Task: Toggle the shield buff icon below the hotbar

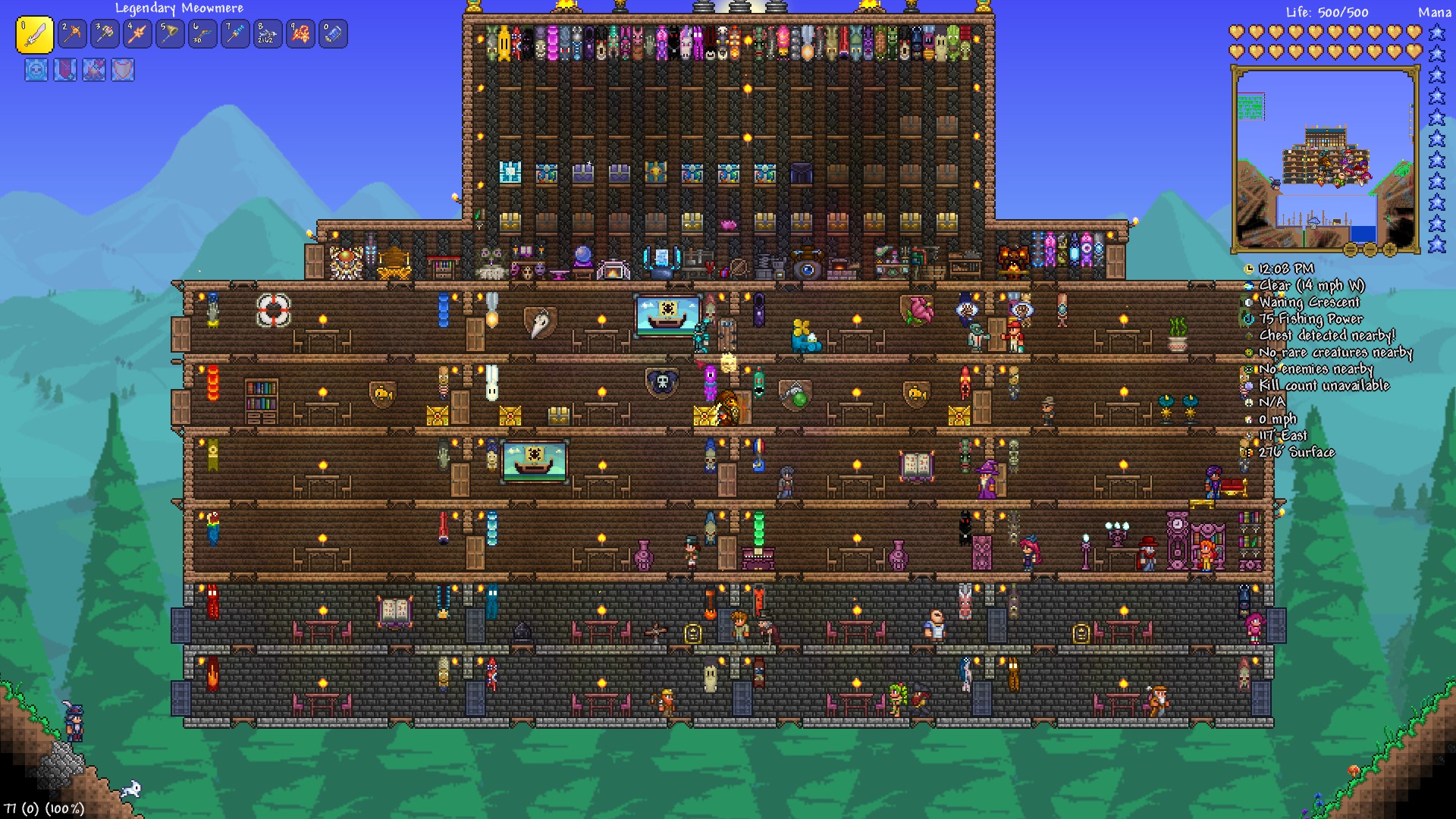Action: point(123,70)
